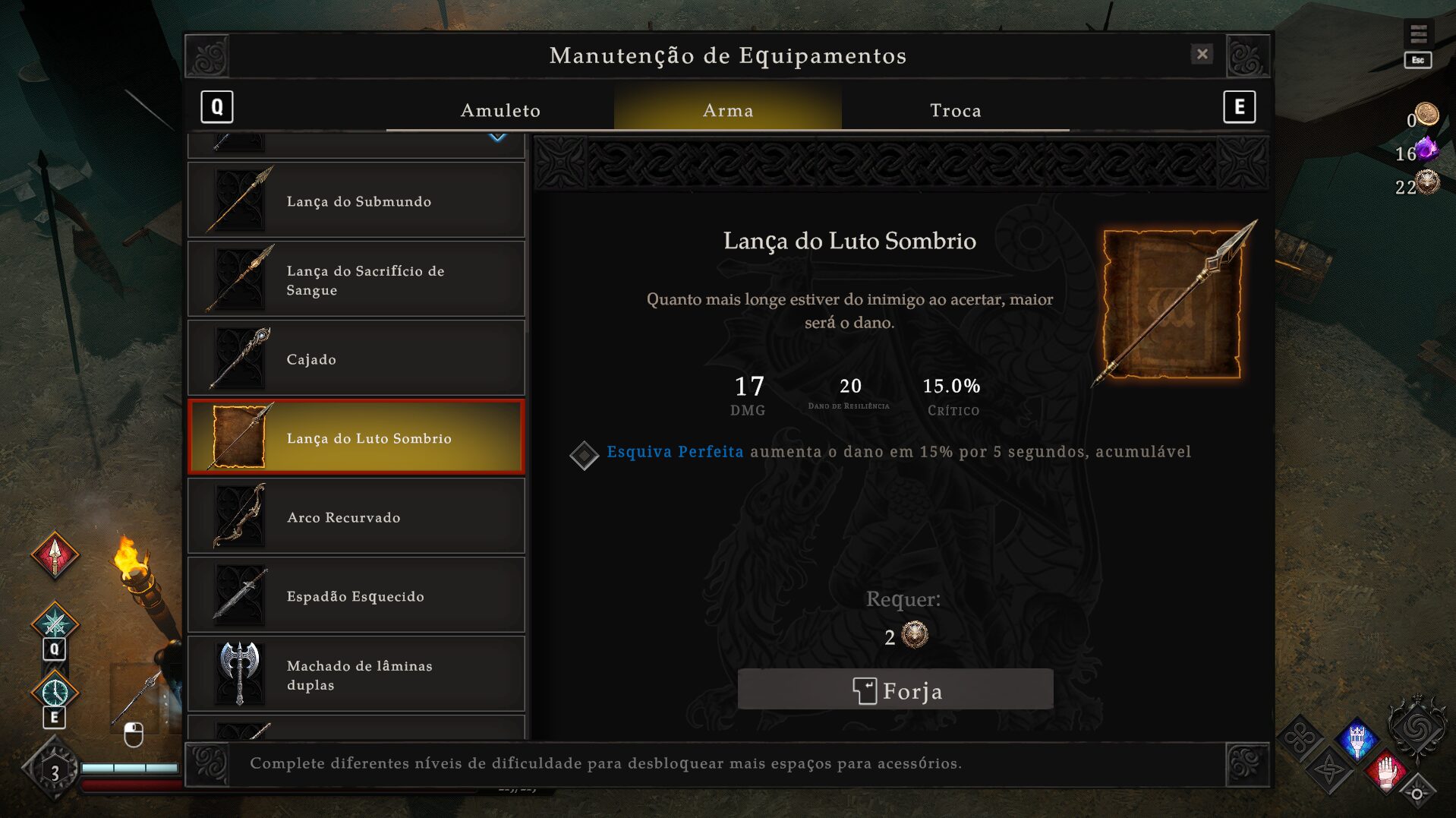Select Espadão Esquecido from the list
Image resolution: width=1456 pixels, height=818 pixels.
[356, 596]
